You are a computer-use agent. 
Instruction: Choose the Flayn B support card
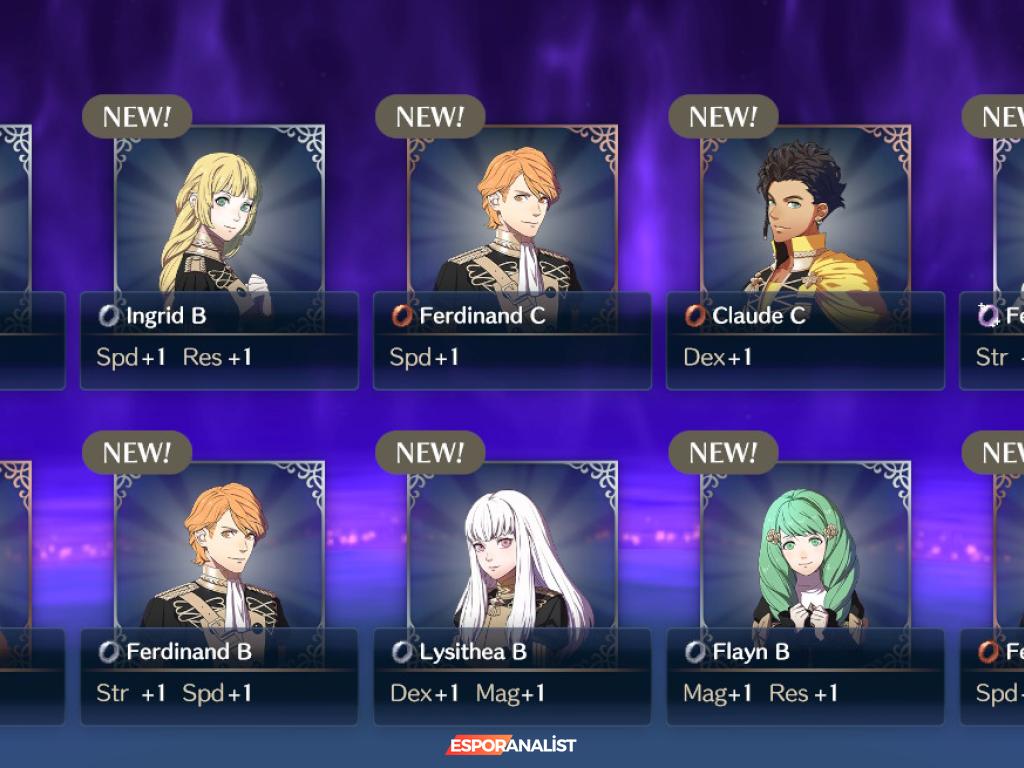pos(805,585)
